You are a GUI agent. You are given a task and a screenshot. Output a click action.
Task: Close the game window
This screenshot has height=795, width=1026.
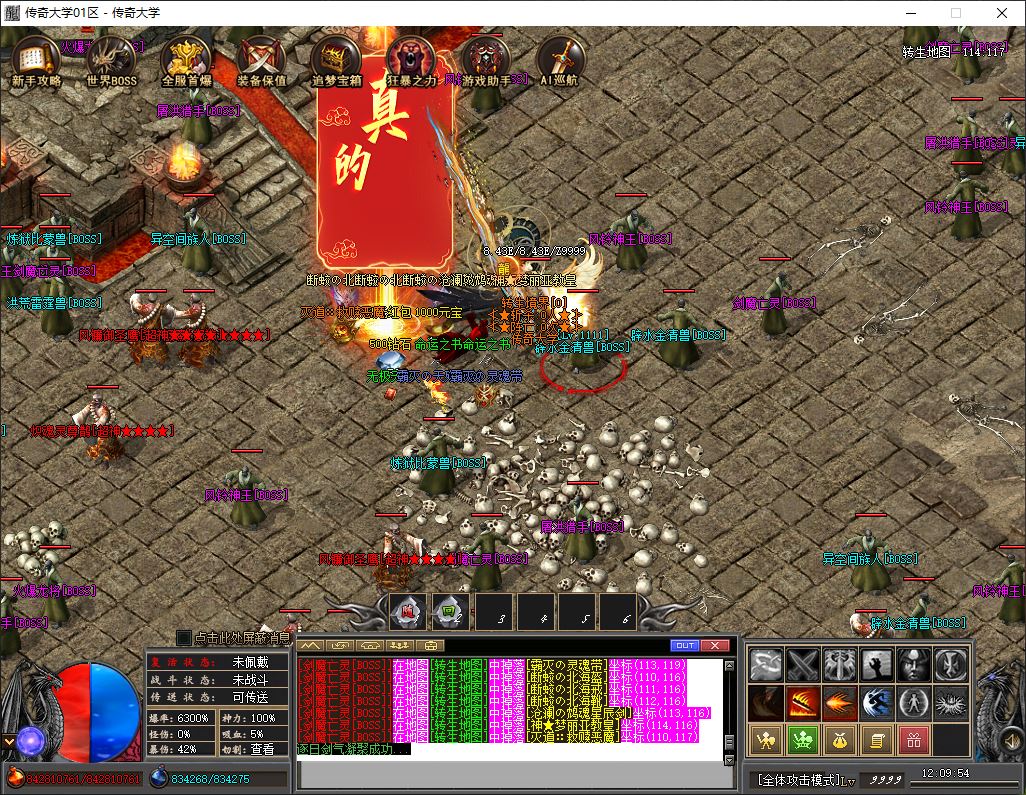(x=1001, y=13)
